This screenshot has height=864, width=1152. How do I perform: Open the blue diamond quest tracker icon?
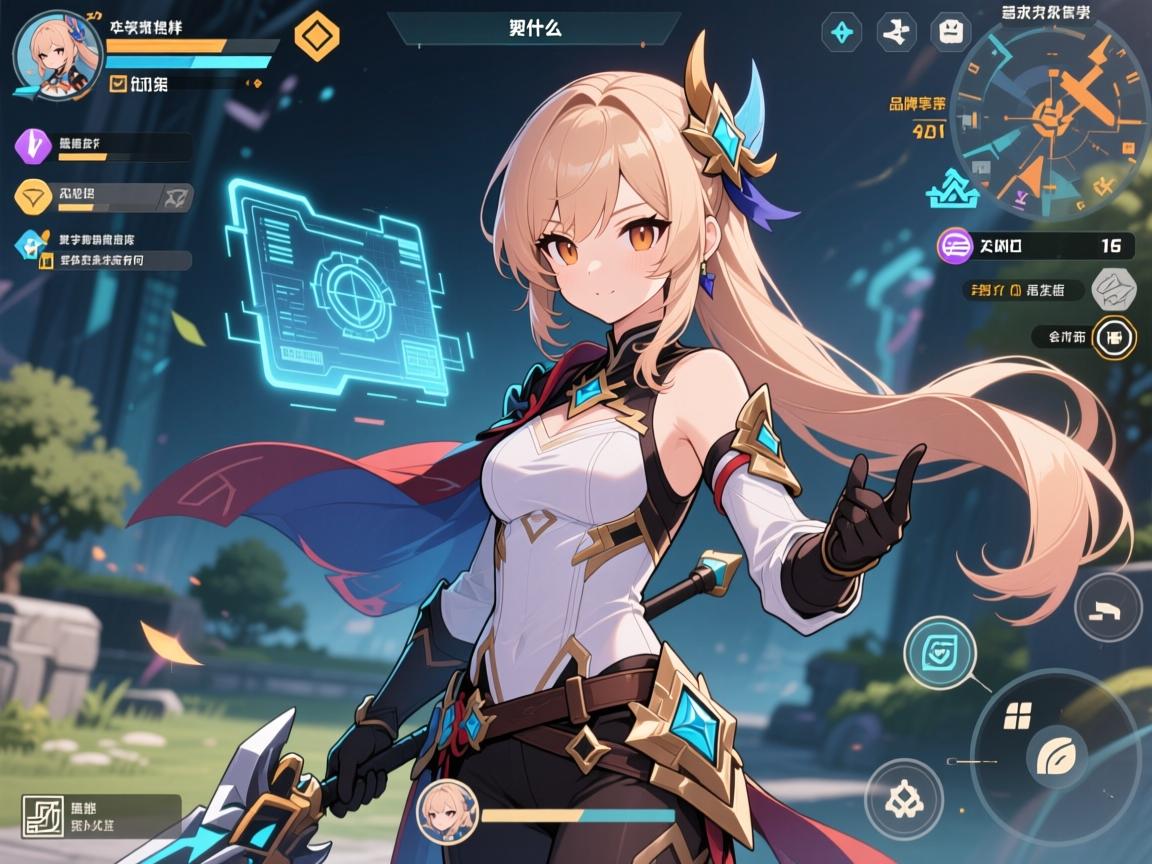pos(32,243)
